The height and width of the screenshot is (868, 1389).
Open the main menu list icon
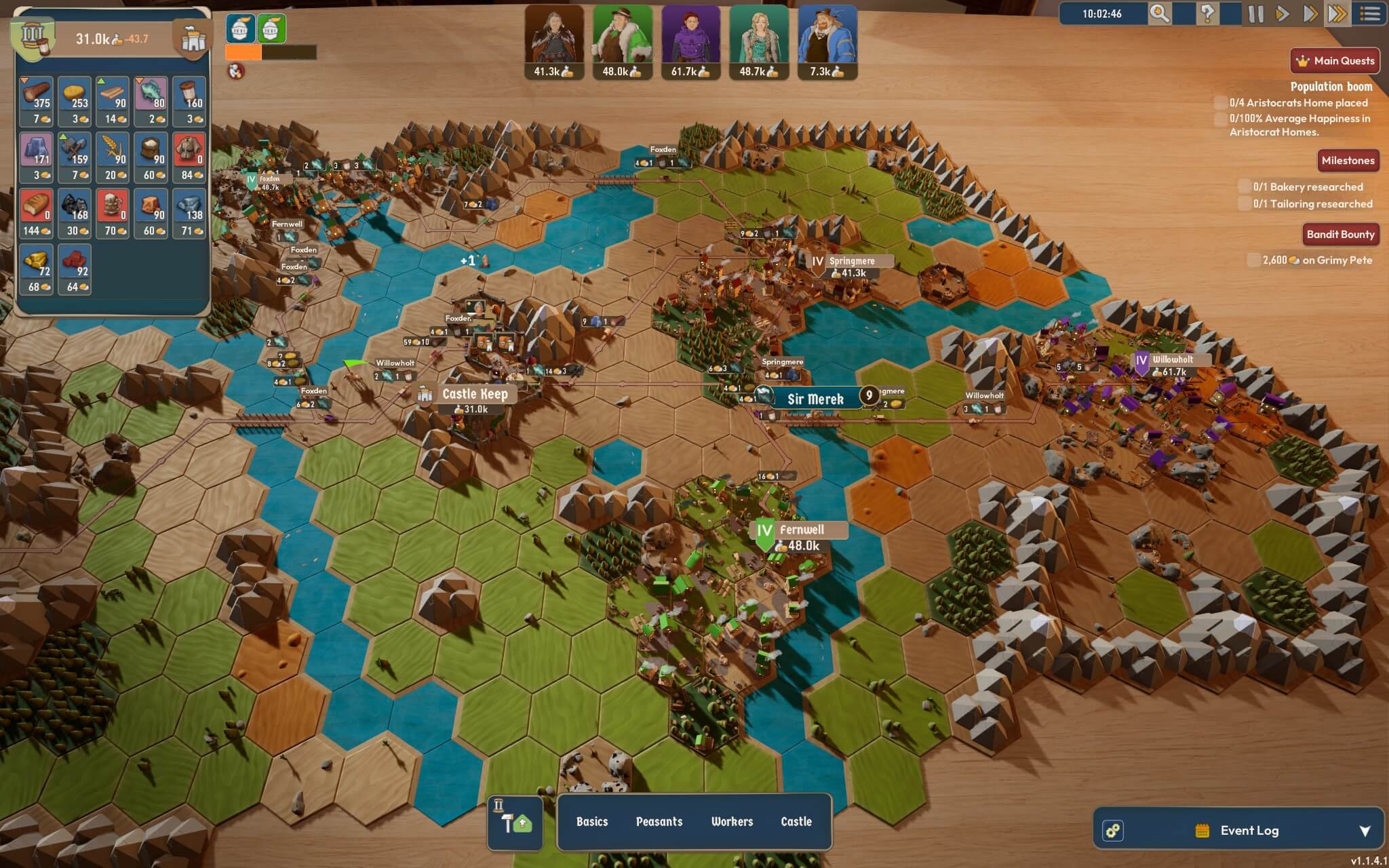click(x=1370, y=14)
